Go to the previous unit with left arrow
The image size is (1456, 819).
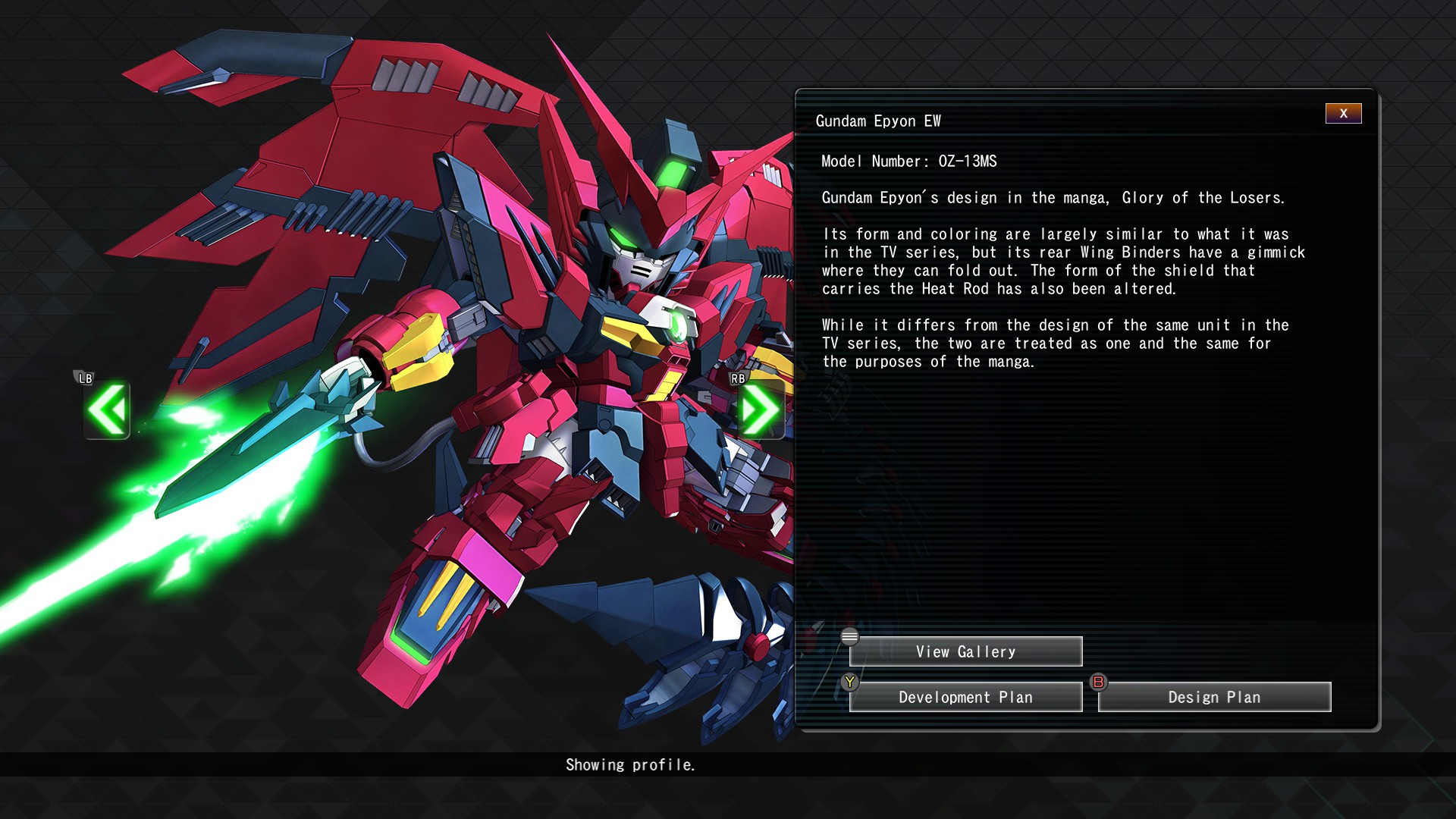click(x=107, y=410)
